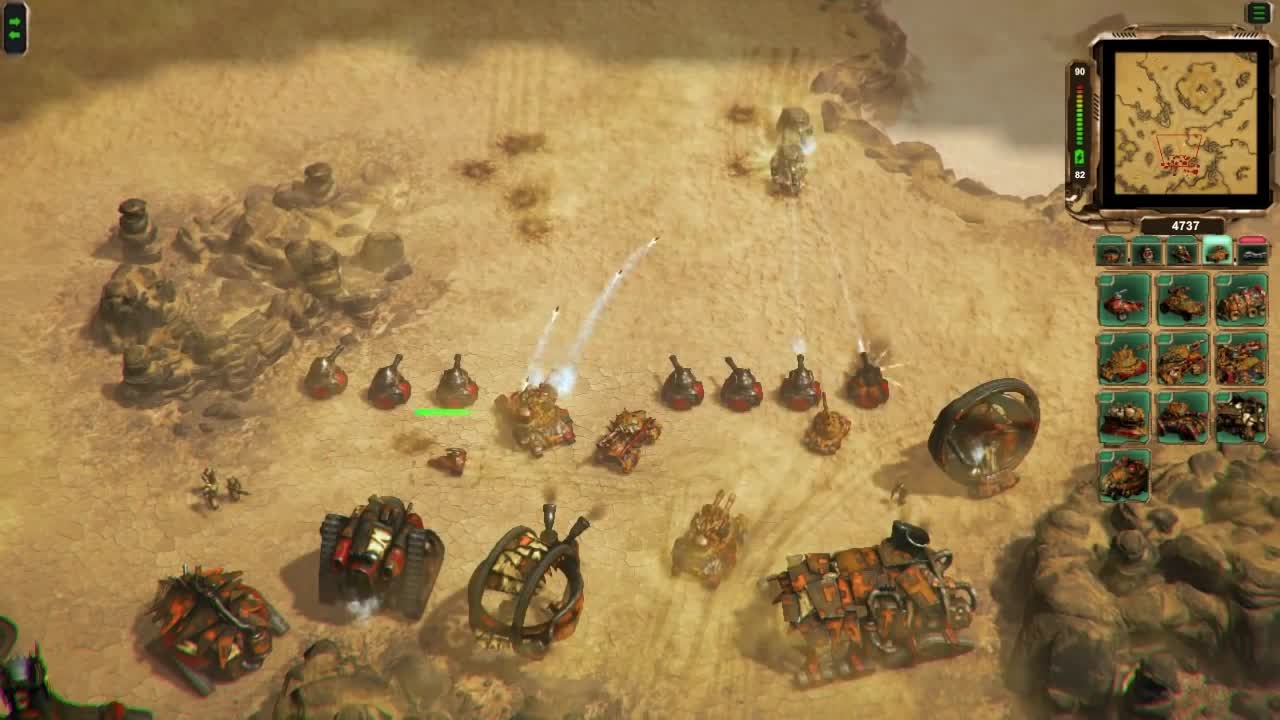Click the resource counter showing 4737
Viewport: 1280px width, 720px height.
tap(1186, 225)
